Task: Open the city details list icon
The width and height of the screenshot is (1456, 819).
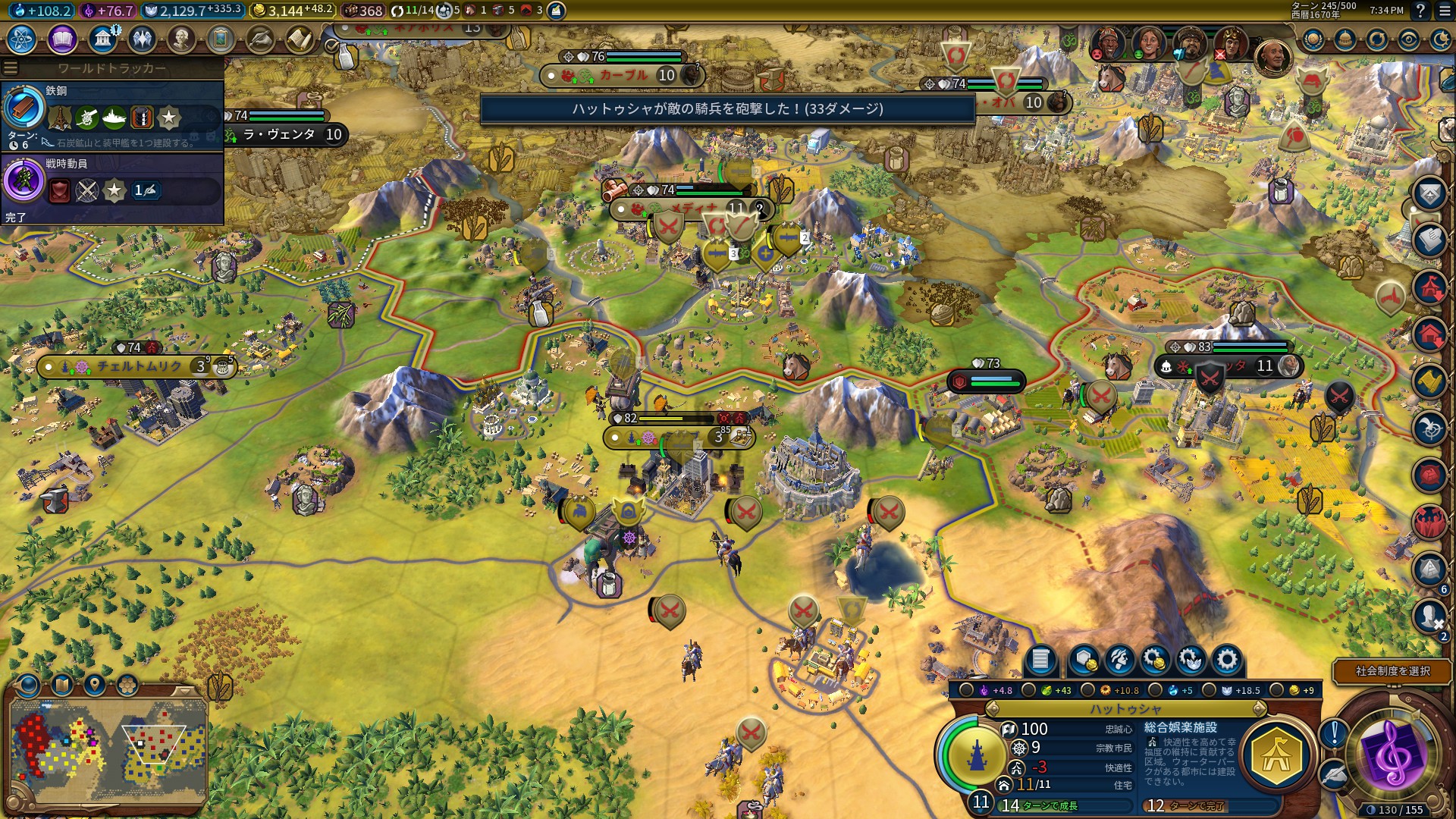Action: pos(1040,660)
